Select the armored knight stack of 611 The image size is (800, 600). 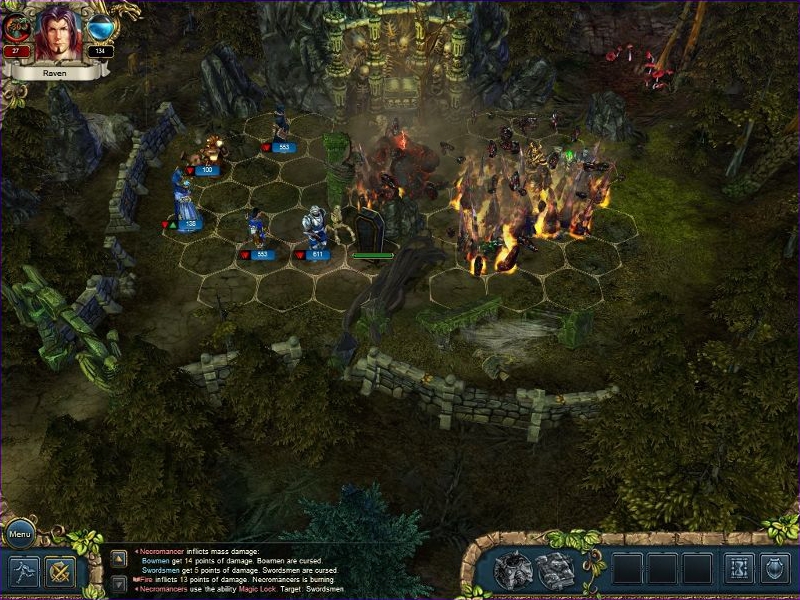(317, 230)
